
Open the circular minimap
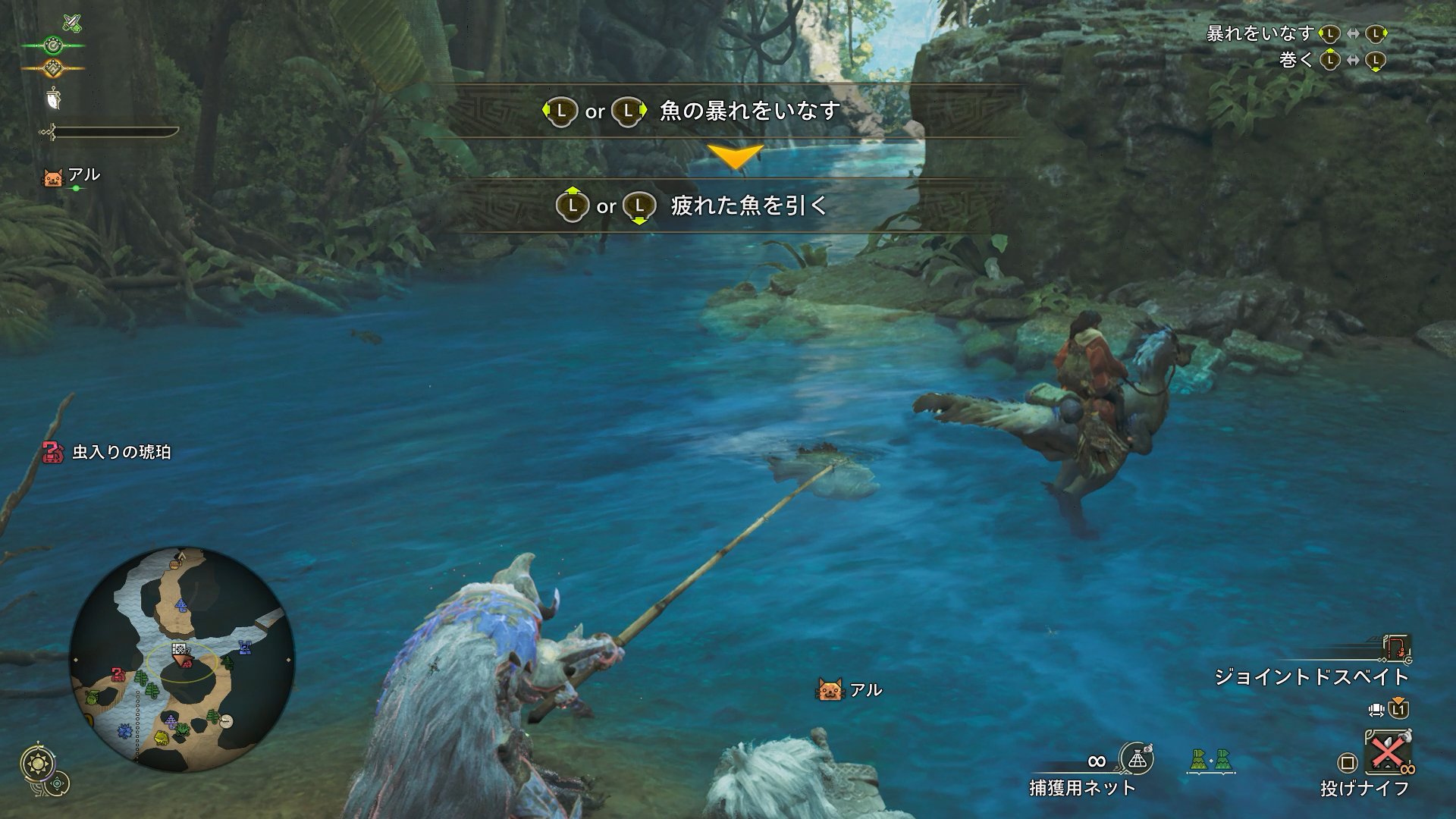pyautogui.click(x=182, y=660)
